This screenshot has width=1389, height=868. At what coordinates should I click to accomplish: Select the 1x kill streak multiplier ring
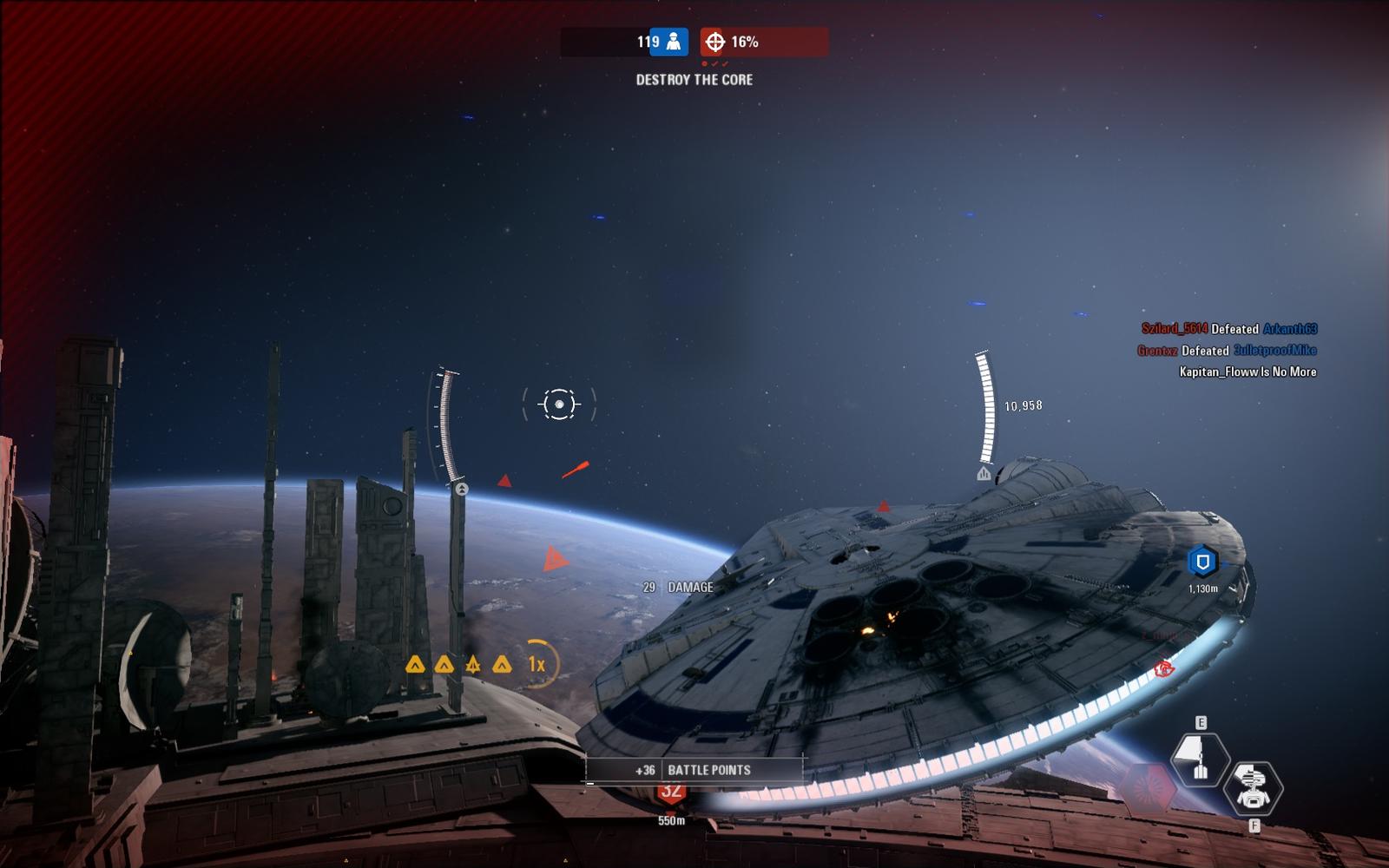coord(537,665)
